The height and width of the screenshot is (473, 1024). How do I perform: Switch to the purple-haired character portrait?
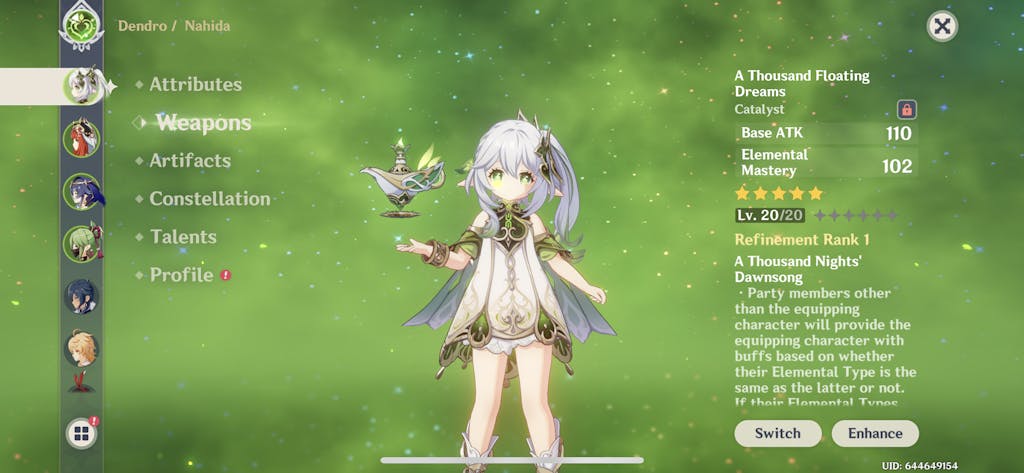click(81, 191)
